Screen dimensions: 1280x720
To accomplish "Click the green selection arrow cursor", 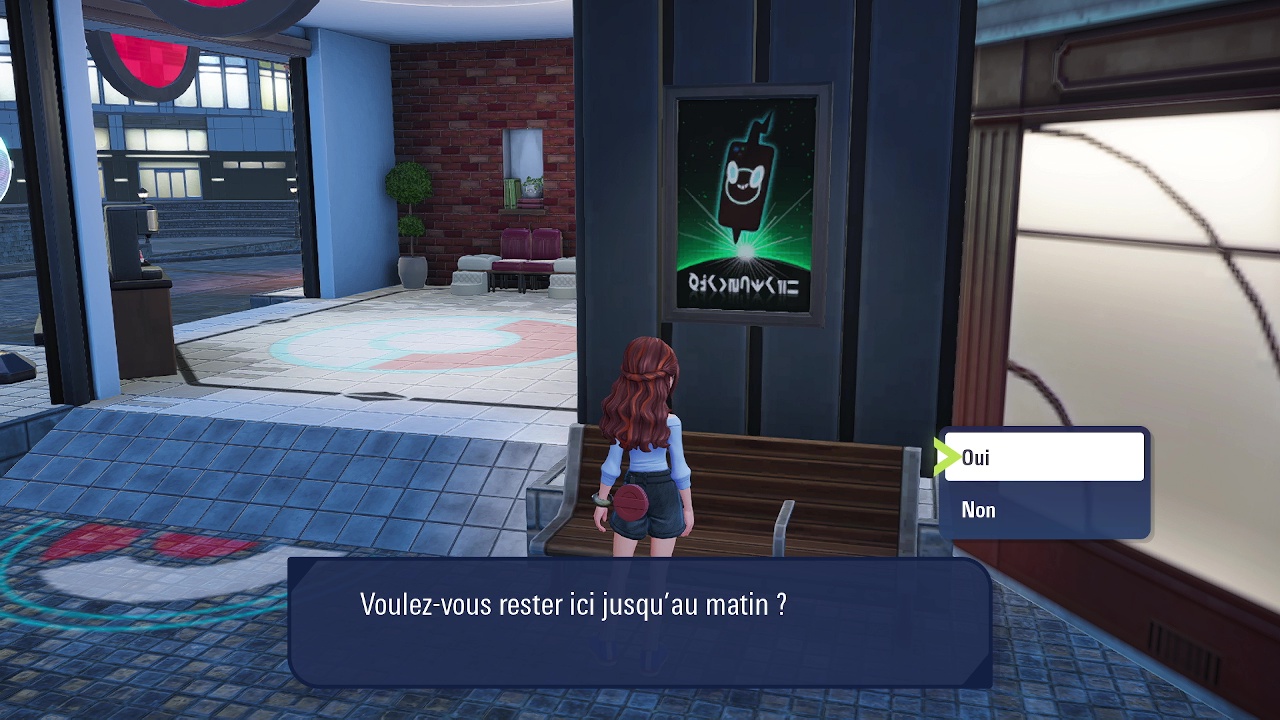I will [946, 457].
